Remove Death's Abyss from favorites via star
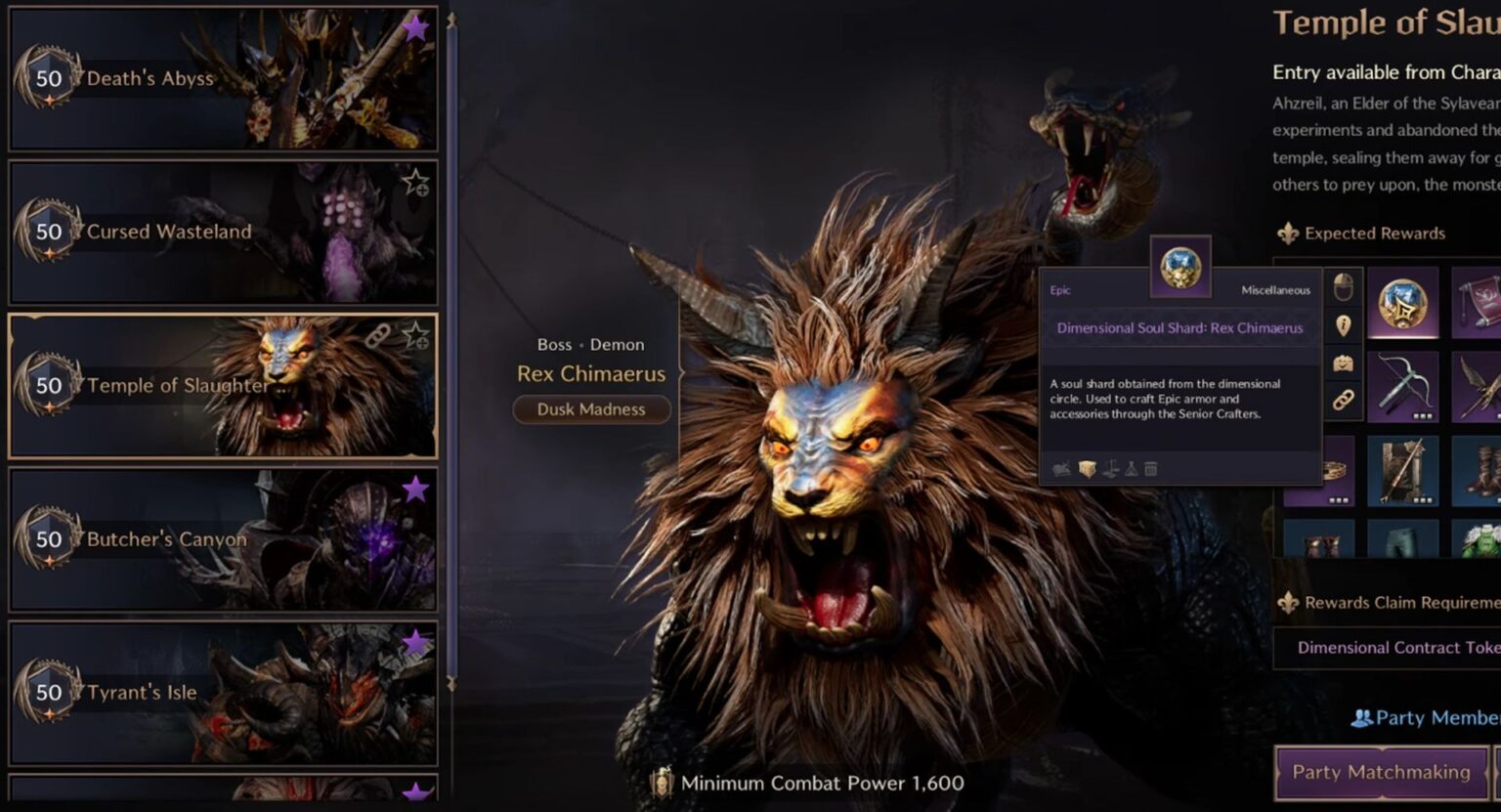1501x812 pixels. 415,27
